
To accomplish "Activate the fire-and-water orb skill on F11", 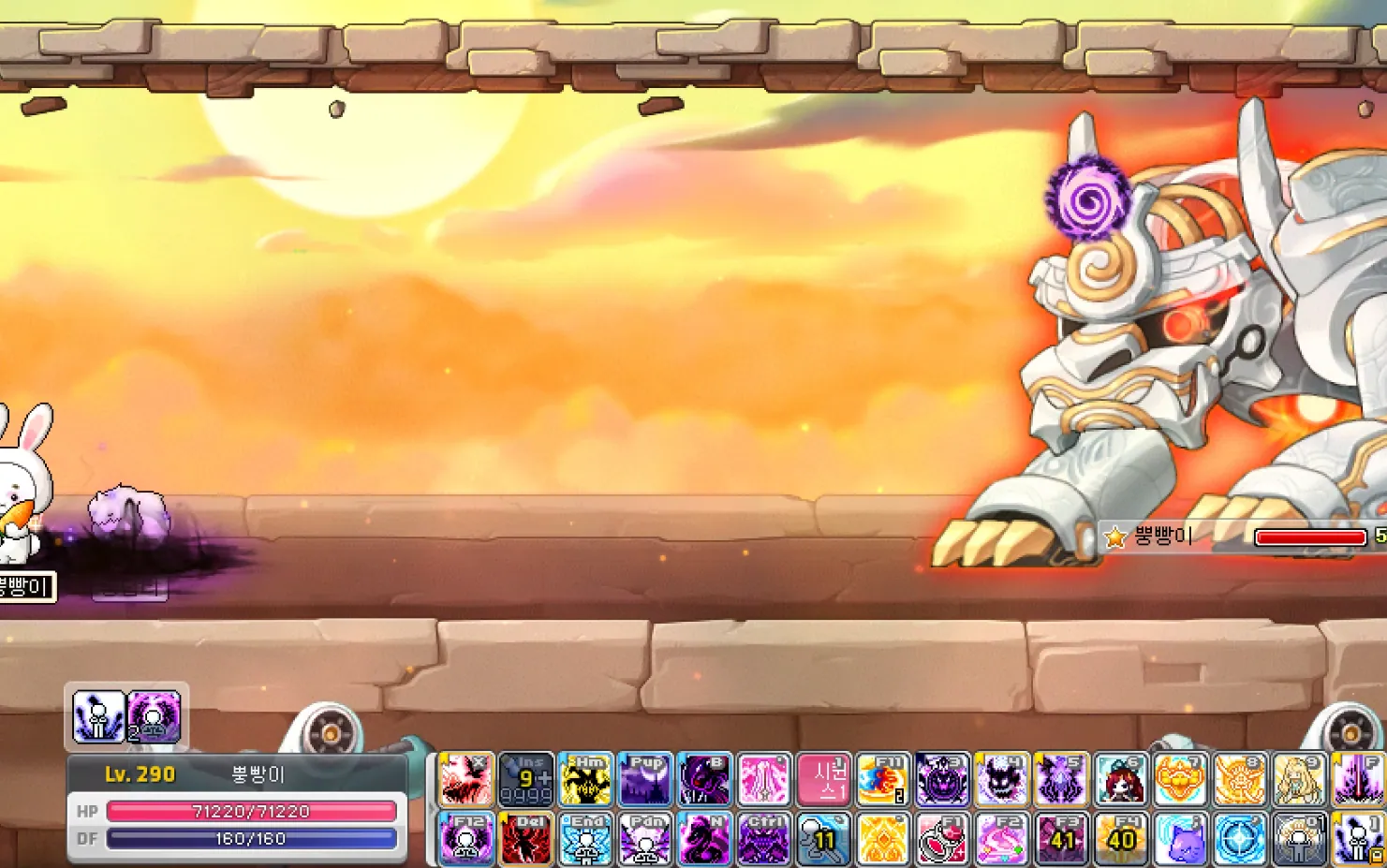I will [x=883, y=779].
